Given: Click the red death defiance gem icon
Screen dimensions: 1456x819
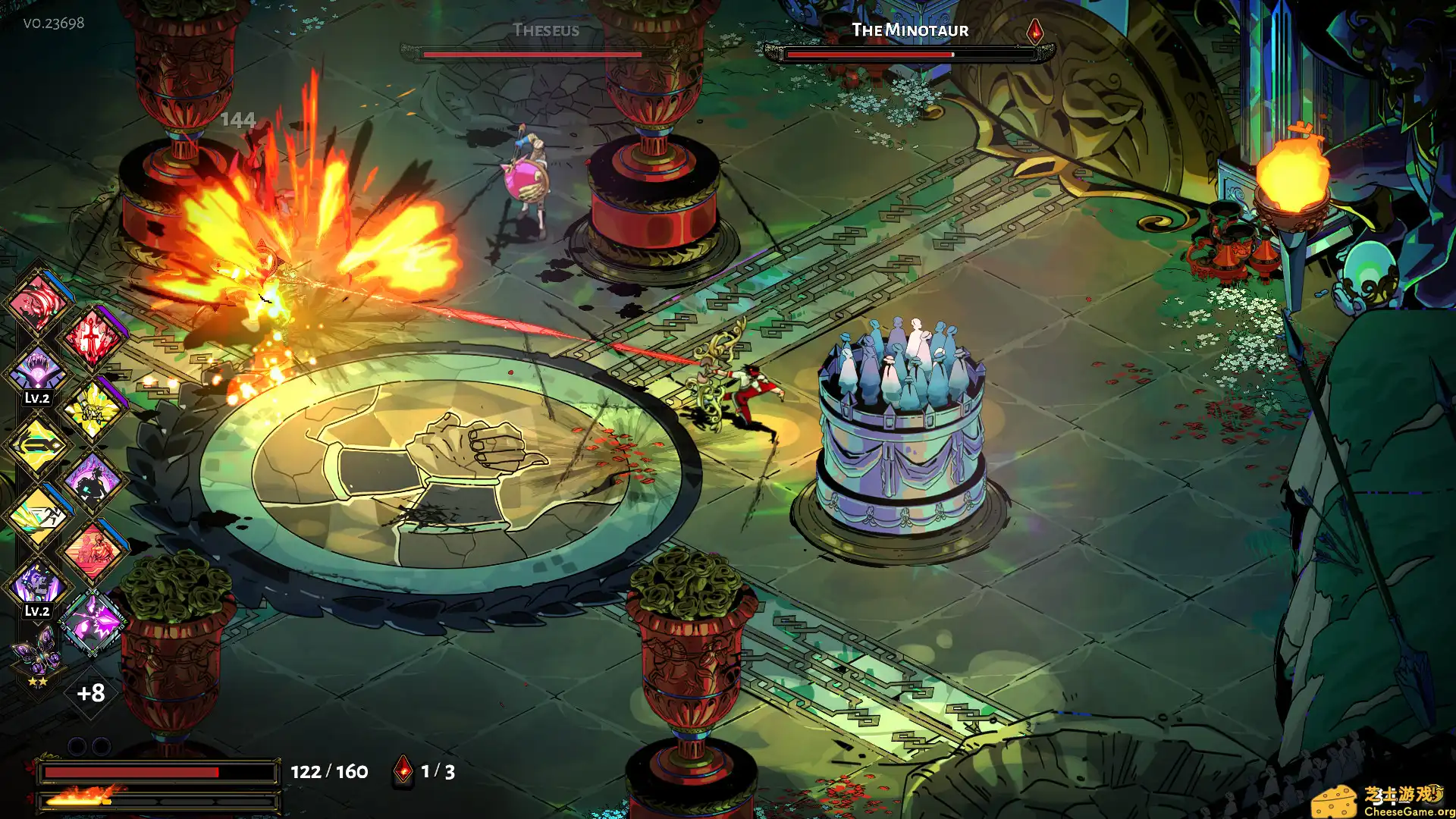Looking at the screenshot, I should [x=403, y=771].
